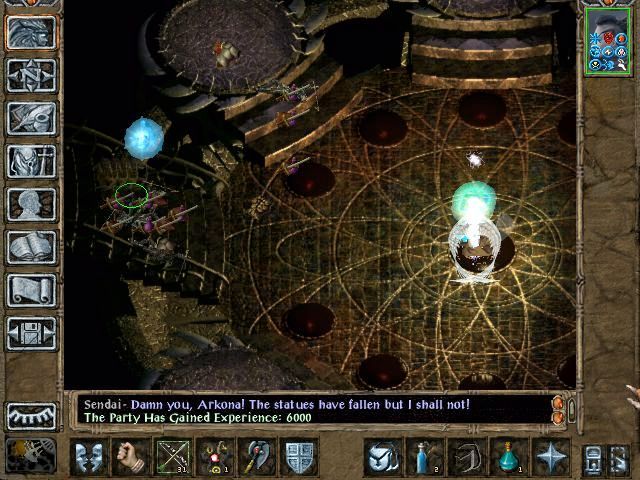Open the area map screen
This screenshot has width=640, height=480.
tap(31, 75)
